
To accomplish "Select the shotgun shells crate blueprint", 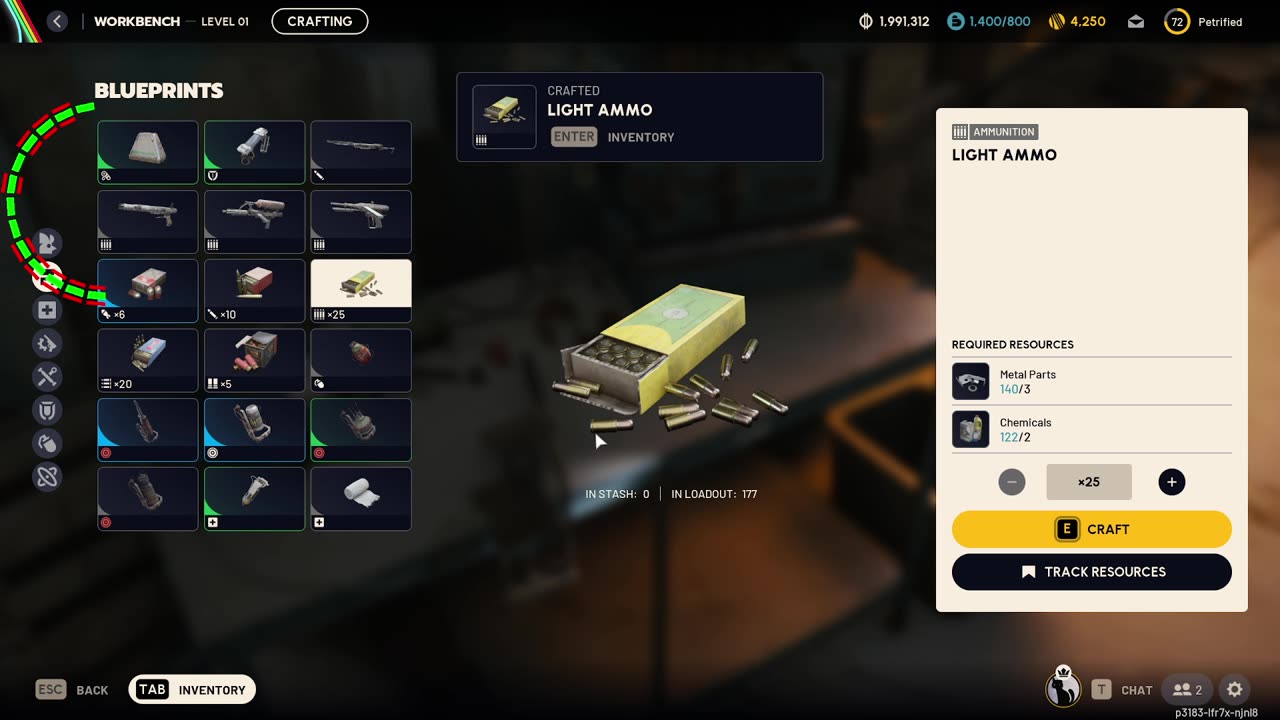I will [254, 360].
